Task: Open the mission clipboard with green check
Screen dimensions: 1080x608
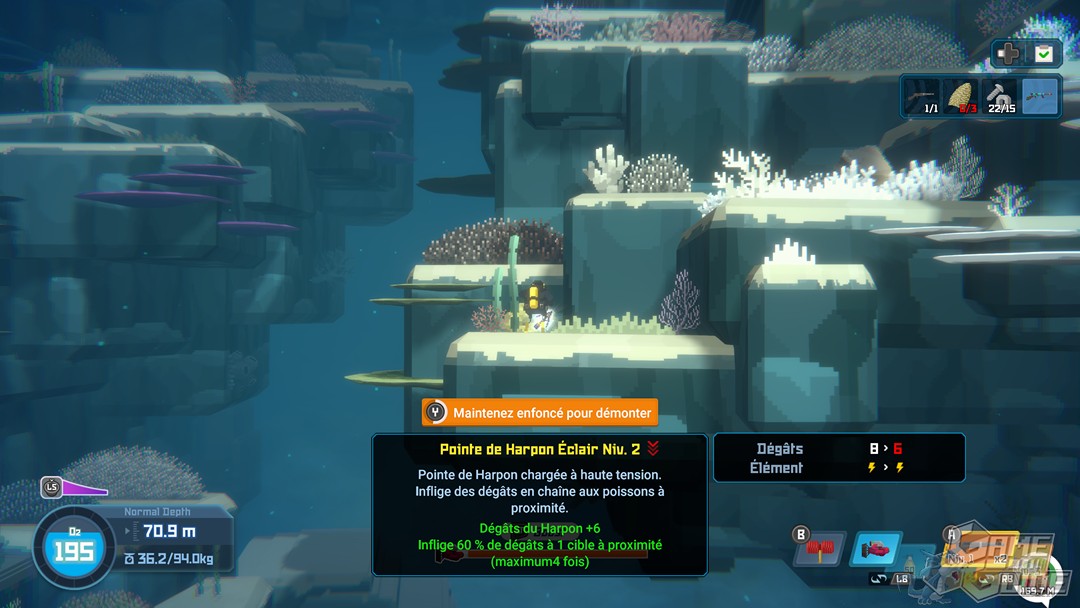Action: coord(1044,54)
